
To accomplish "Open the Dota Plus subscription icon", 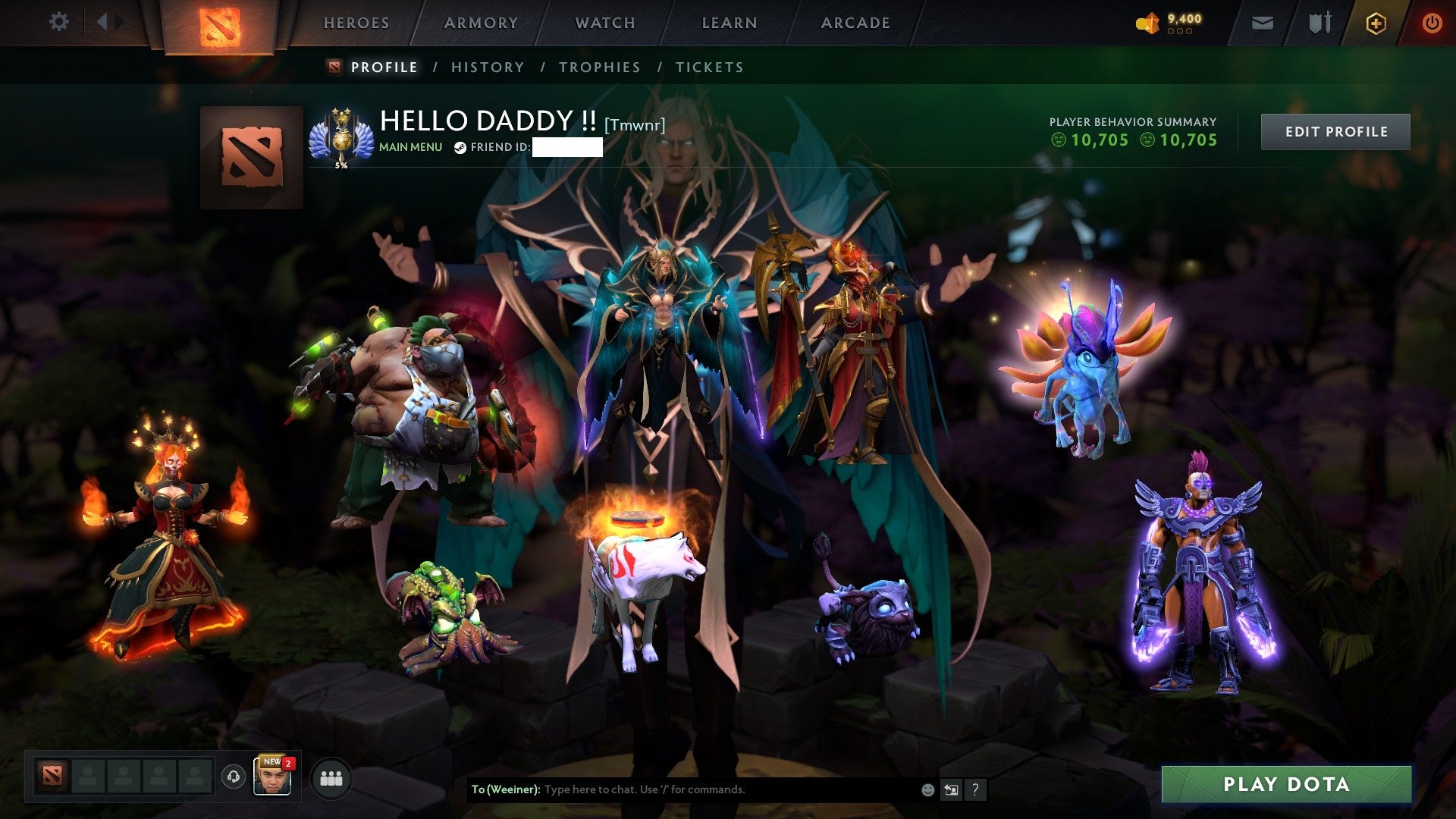I will [x=1378, y=23].
